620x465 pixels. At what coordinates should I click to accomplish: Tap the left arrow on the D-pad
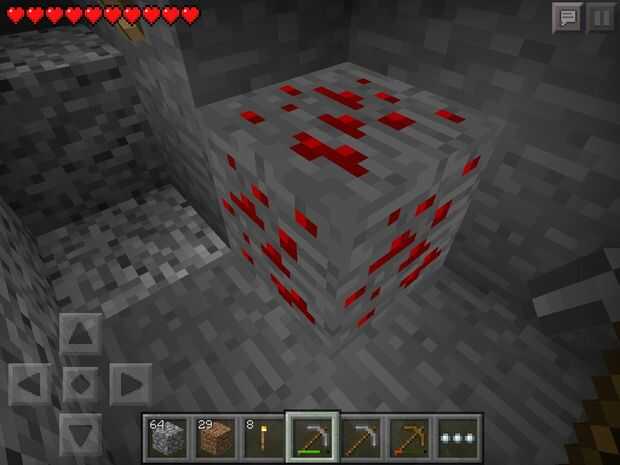pos(31,384)
